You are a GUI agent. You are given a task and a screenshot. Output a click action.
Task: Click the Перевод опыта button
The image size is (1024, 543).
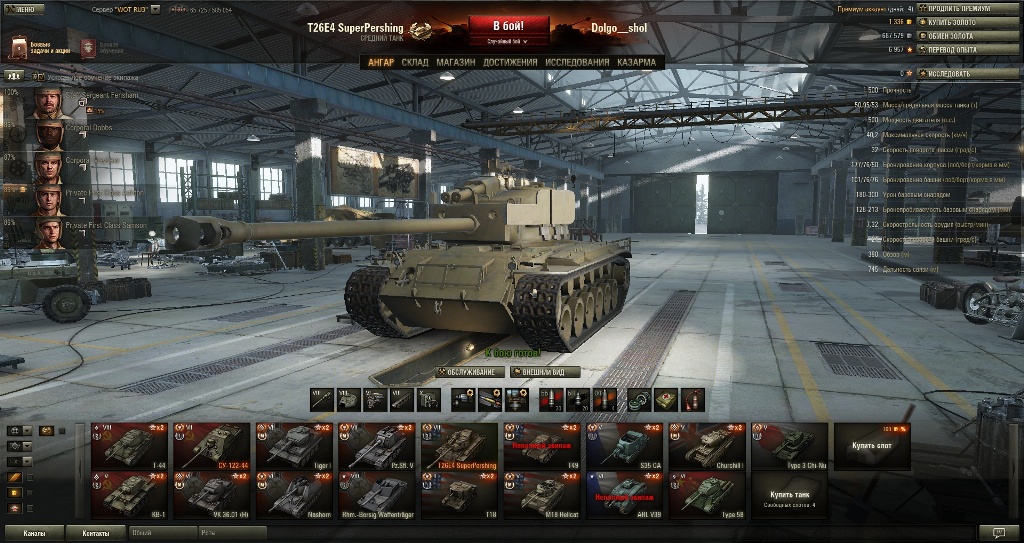pyautogui.click(x=961, y=48)
